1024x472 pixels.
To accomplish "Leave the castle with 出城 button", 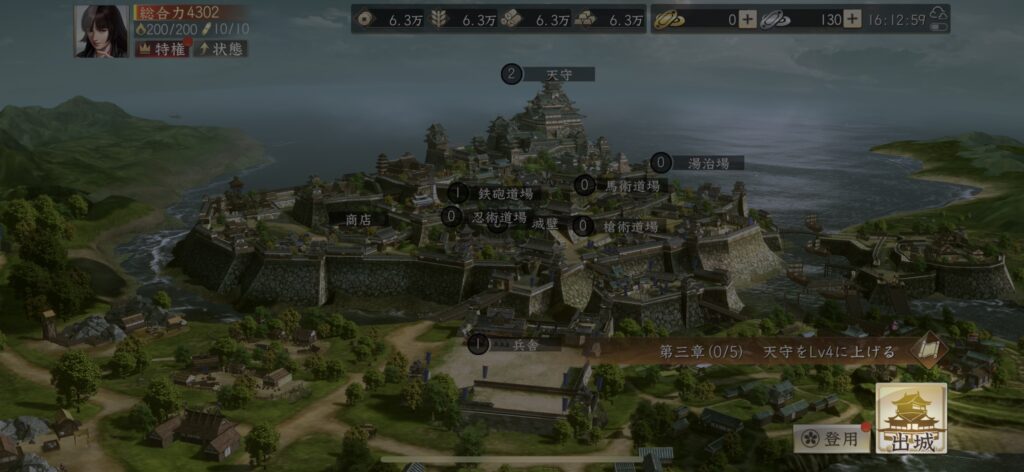I will pos(911,420).
